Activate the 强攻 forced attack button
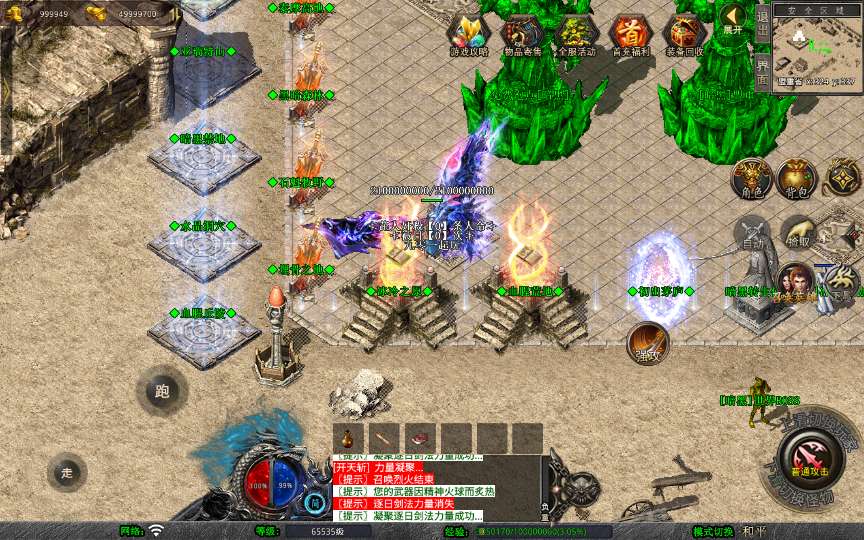 click(647, 342)
